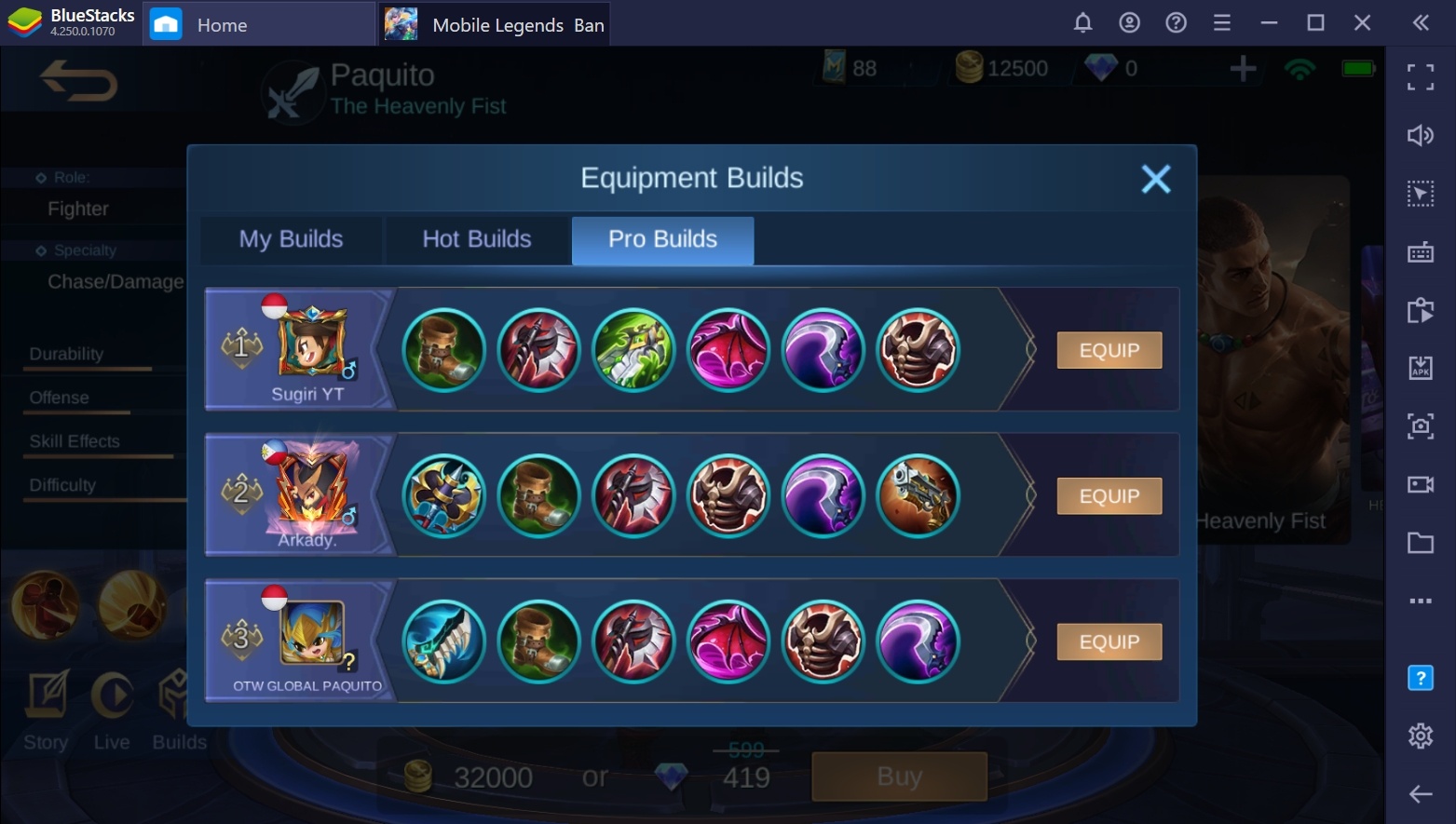The width and height of the screenshot is (1456, 824).
Task: Open the BlueStacks screenshot tool
Action: [1421, 426]
